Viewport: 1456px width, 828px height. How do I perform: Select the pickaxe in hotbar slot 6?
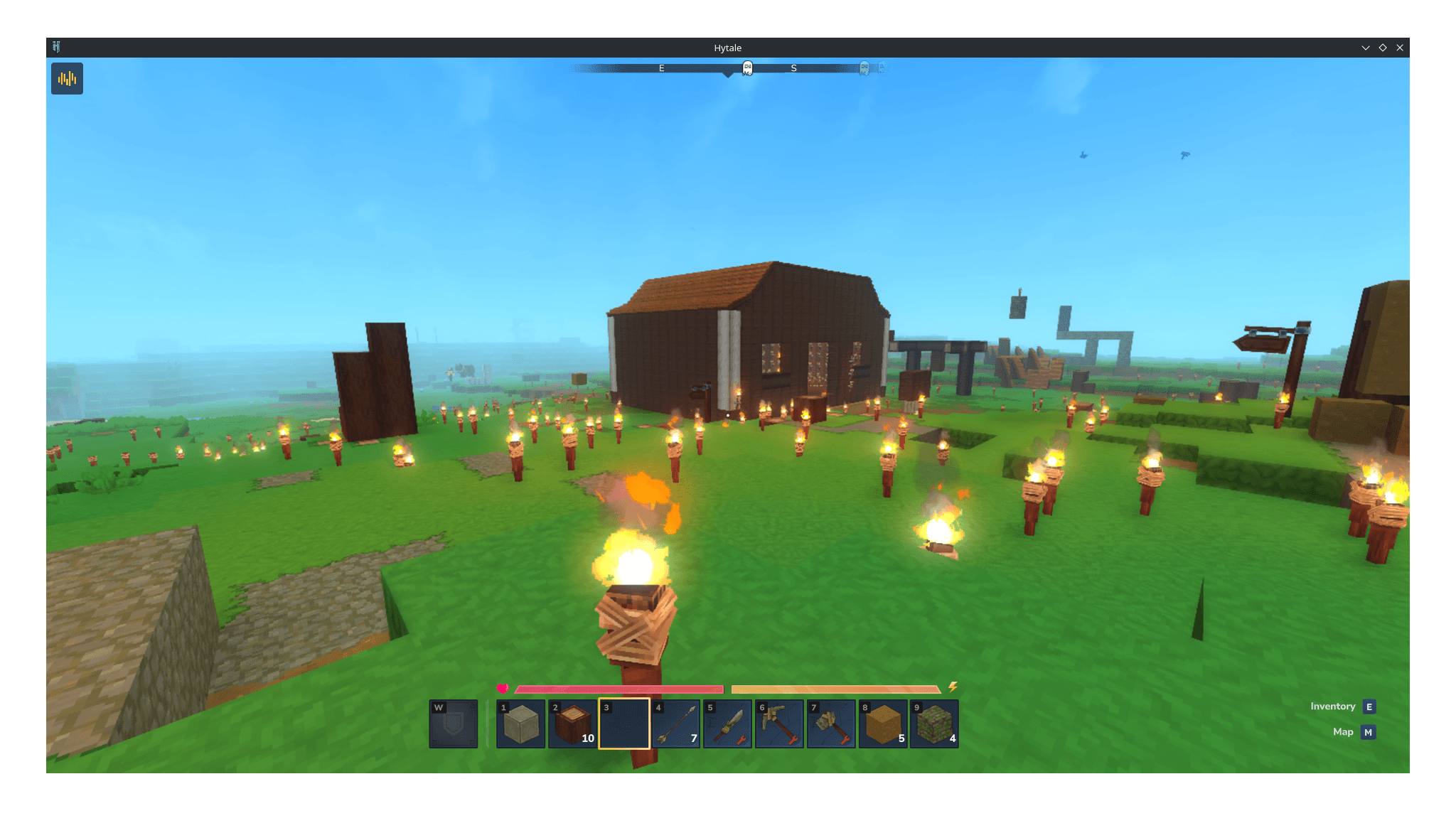point(778,723)
